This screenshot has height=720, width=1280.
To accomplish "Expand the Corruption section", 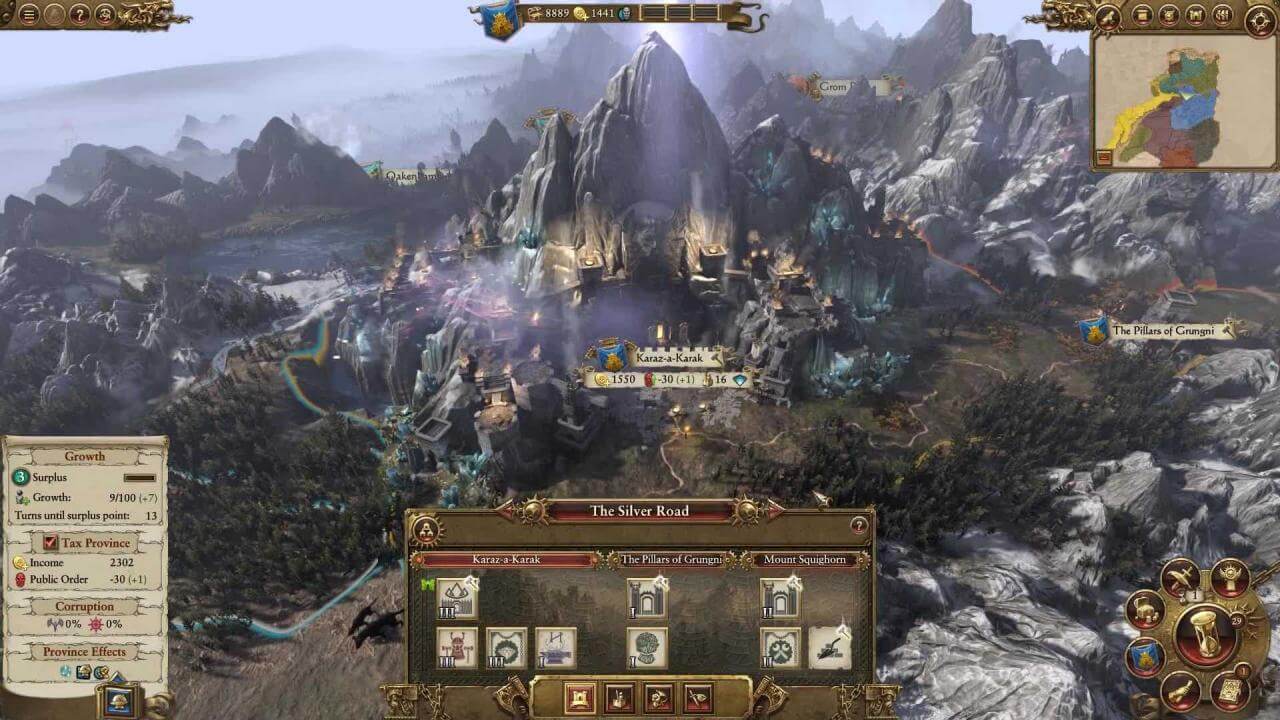I will coord(85,606).
